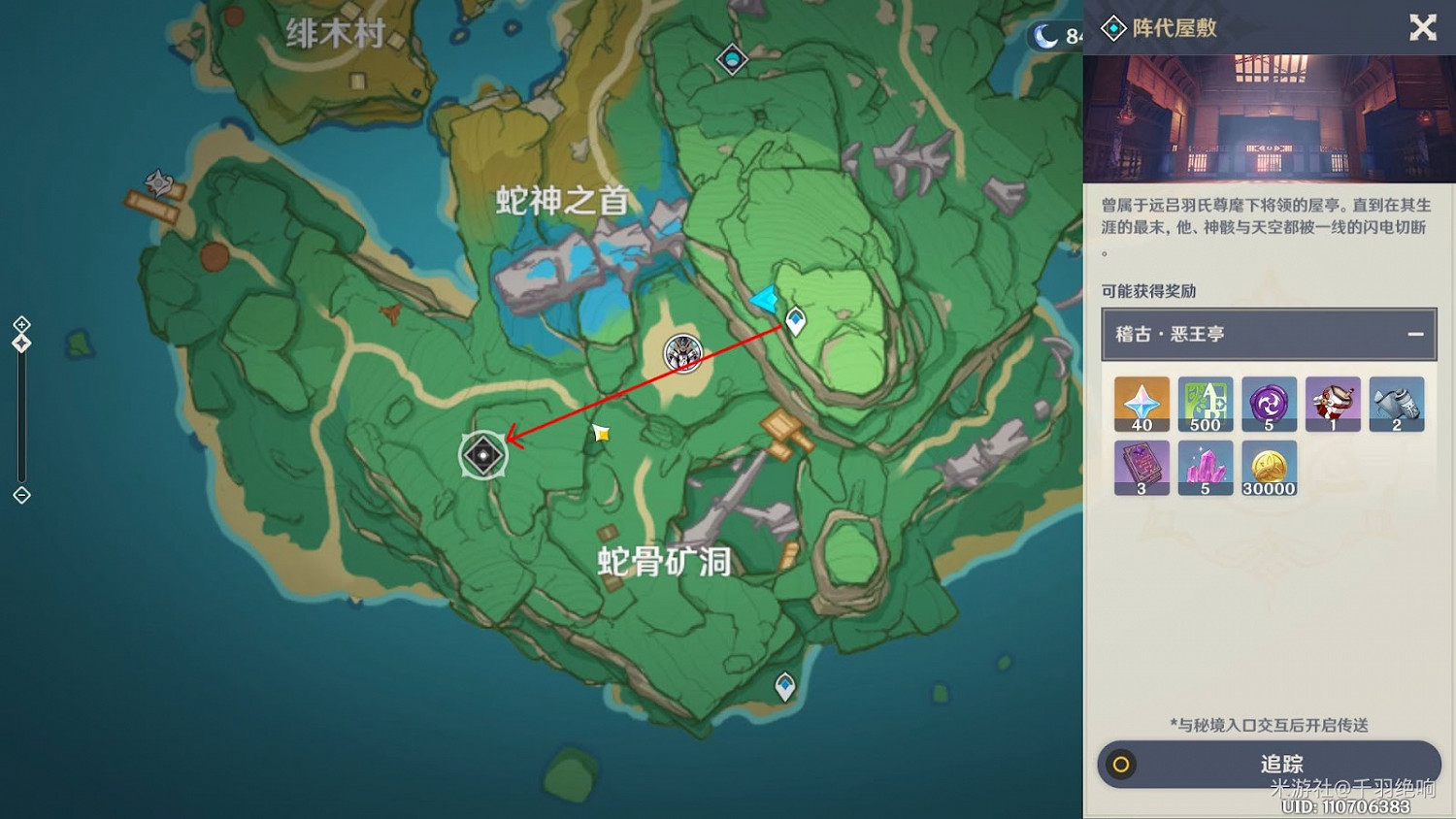This screenshot has height=819, width=1456.
Task: Click the purple talent book reward icon
Action: click(x=1142, y=467)
